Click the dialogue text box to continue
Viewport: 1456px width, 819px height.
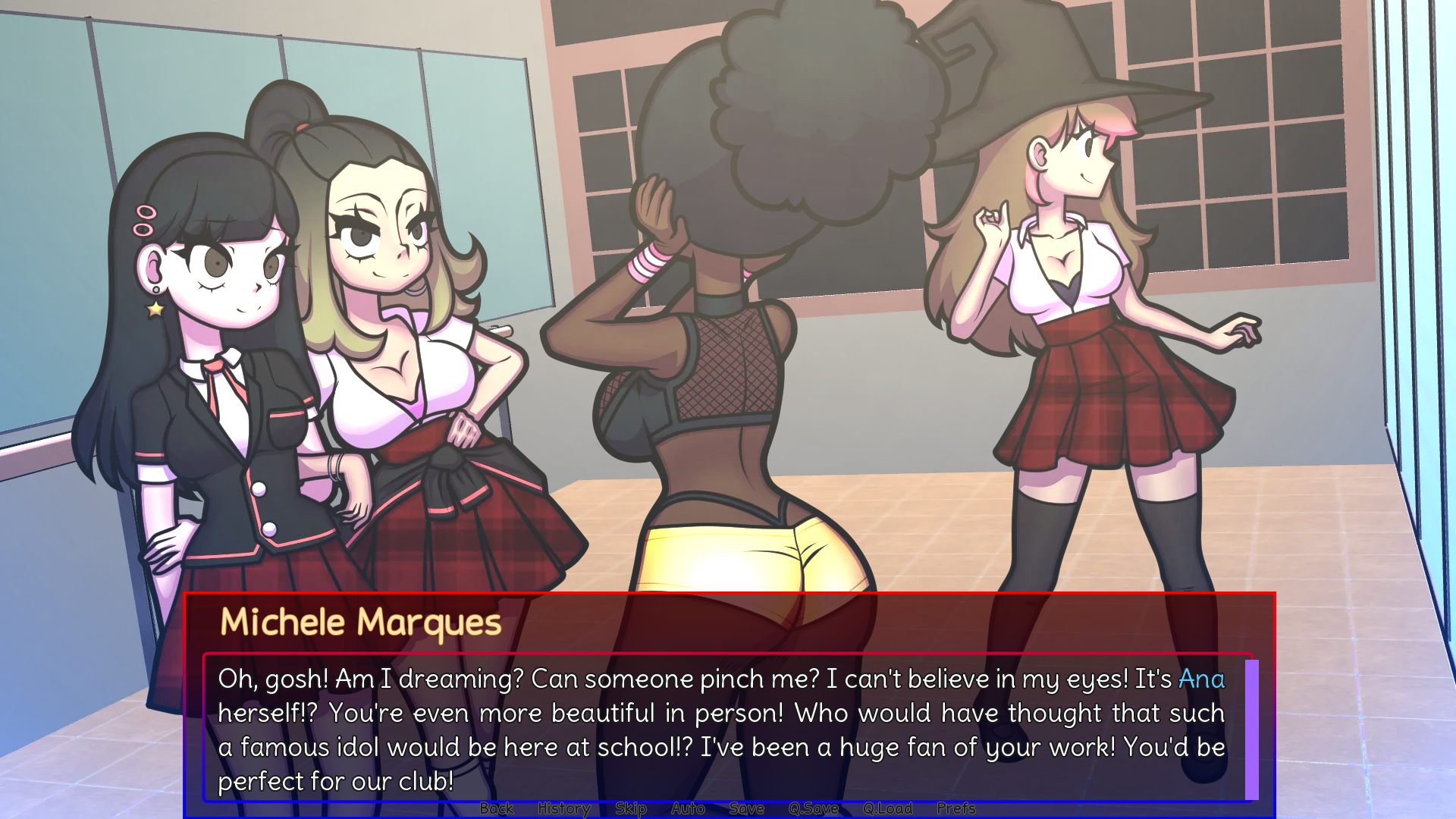tap(720, 730)
